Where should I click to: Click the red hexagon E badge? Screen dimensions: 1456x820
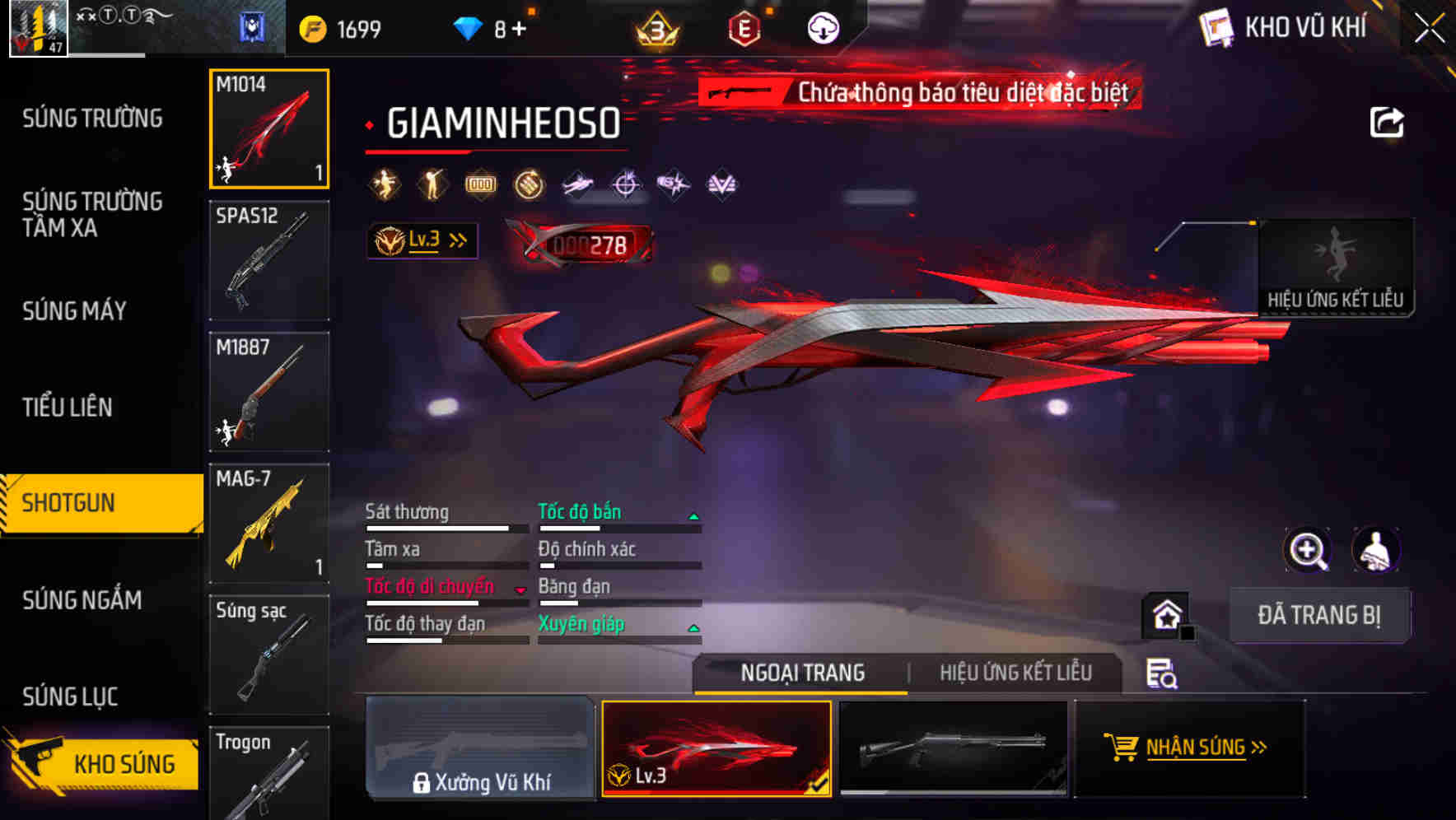[x=744, y=26]
